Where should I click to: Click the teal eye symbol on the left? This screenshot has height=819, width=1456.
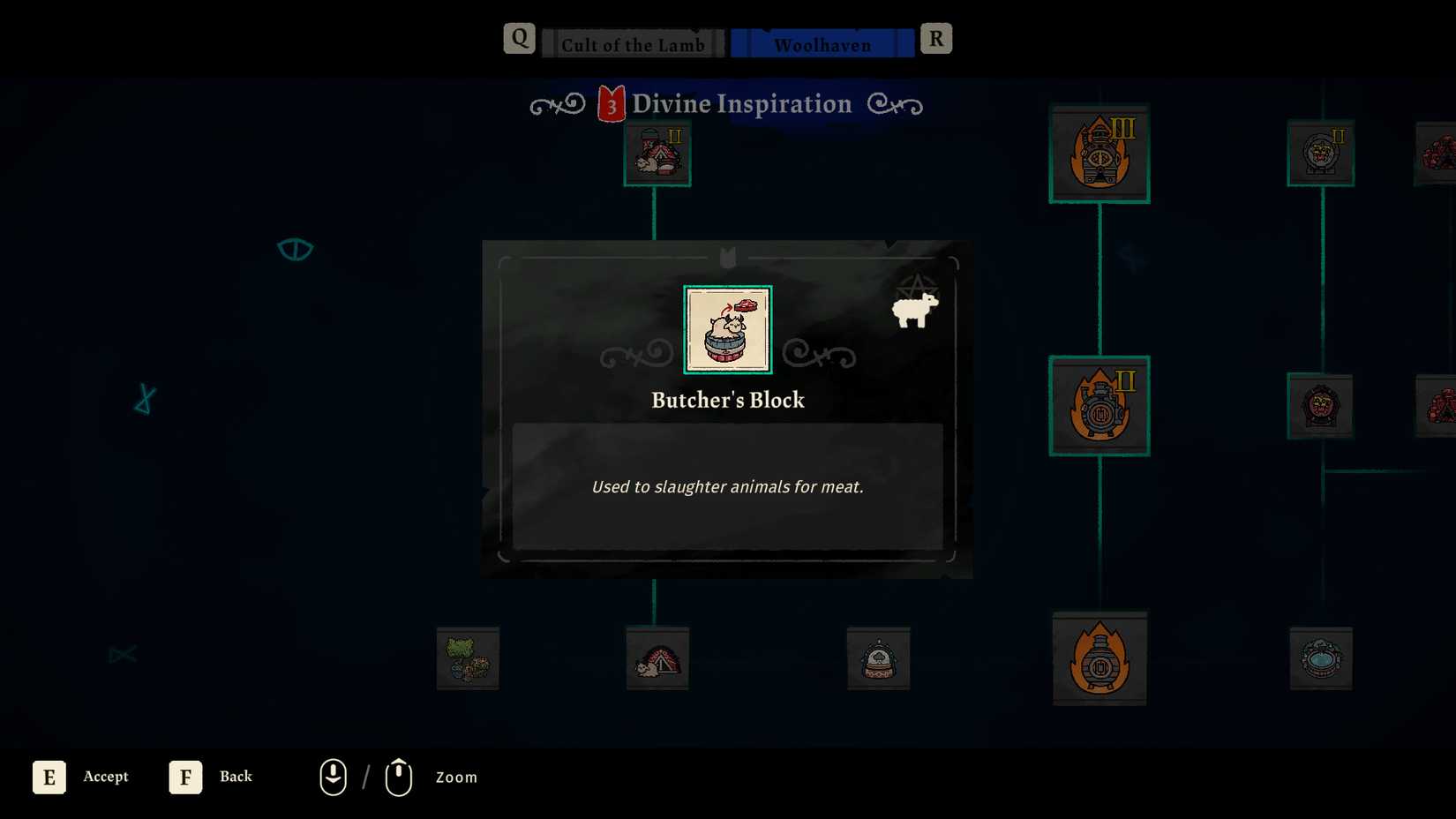pyautogui.click(x=296, y=249)
